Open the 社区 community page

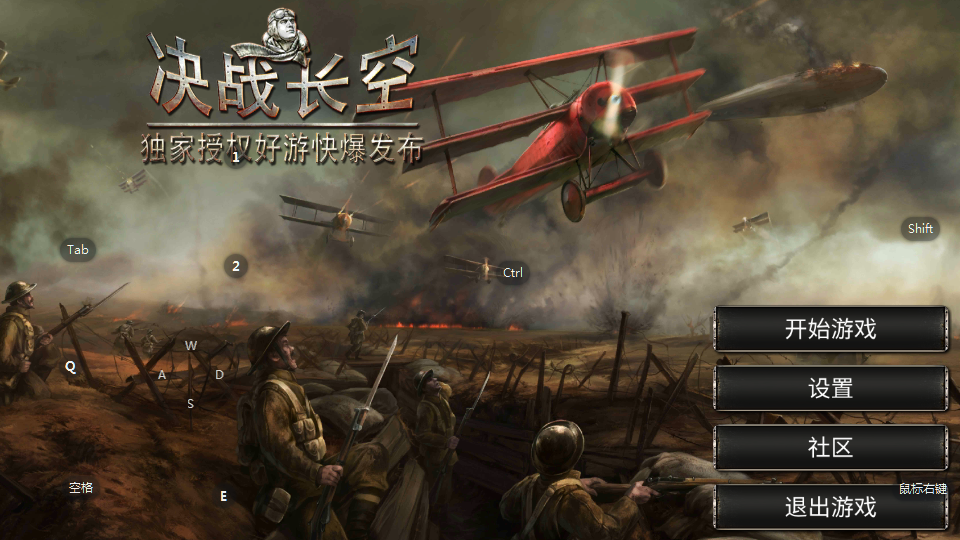(x=830, y=447)
